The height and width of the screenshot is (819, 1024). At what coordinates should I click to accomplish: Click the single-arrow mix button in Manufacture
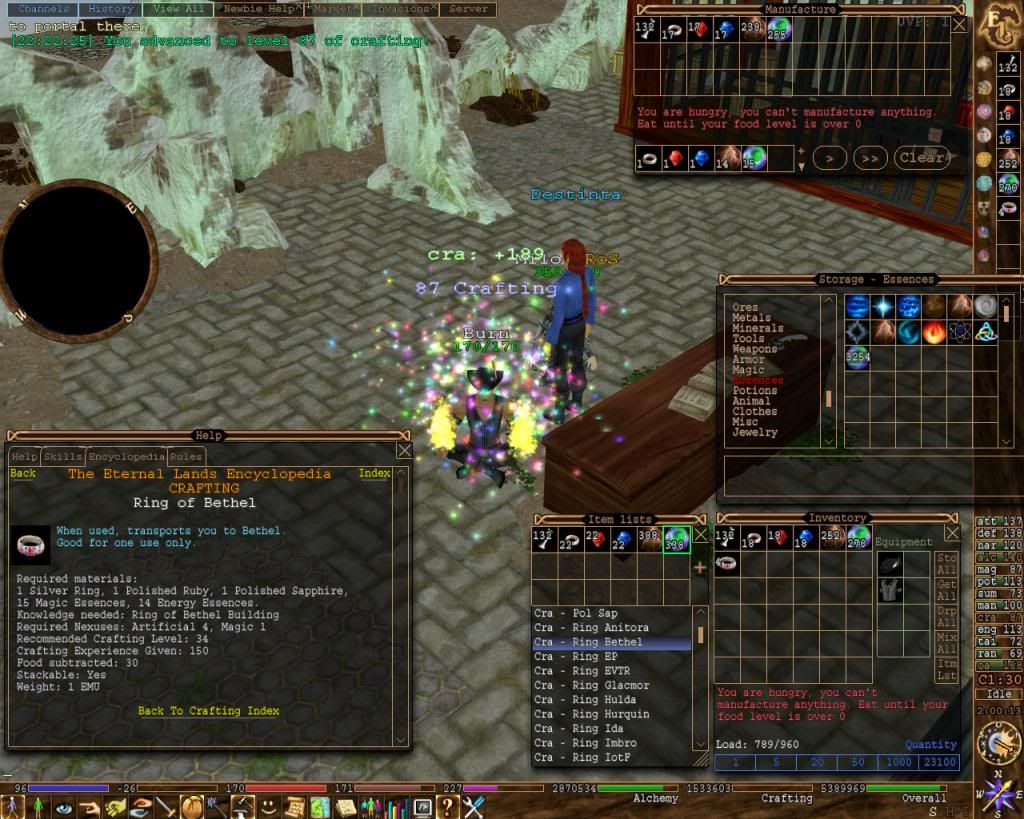[x=829, y=158]
